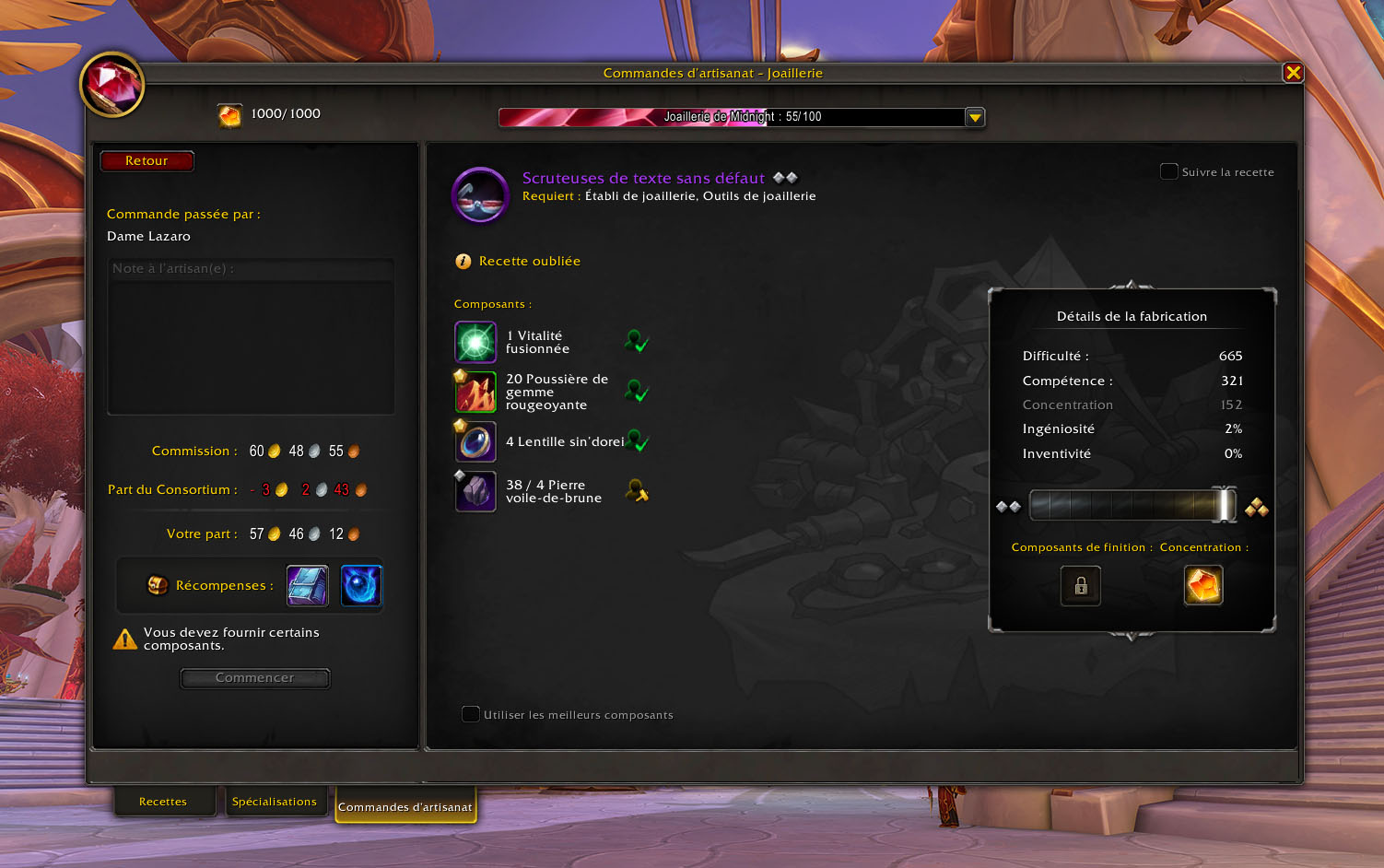Select the Vitalité fusionnée reagent slot
Screen dimensions: 1384x868
[475, 343]
